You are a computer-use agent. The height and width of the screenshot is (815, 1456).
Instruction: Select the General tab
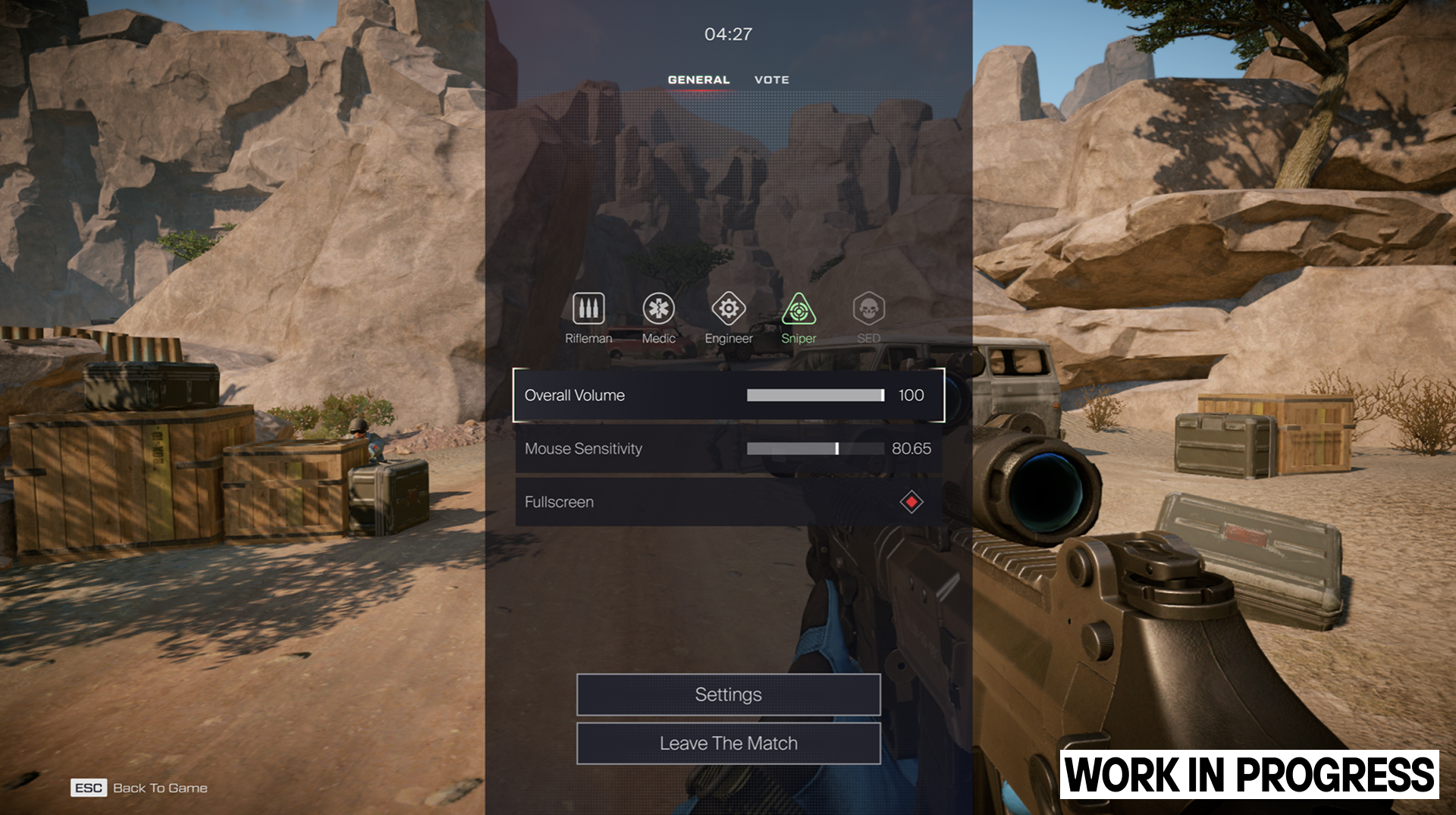698,80
